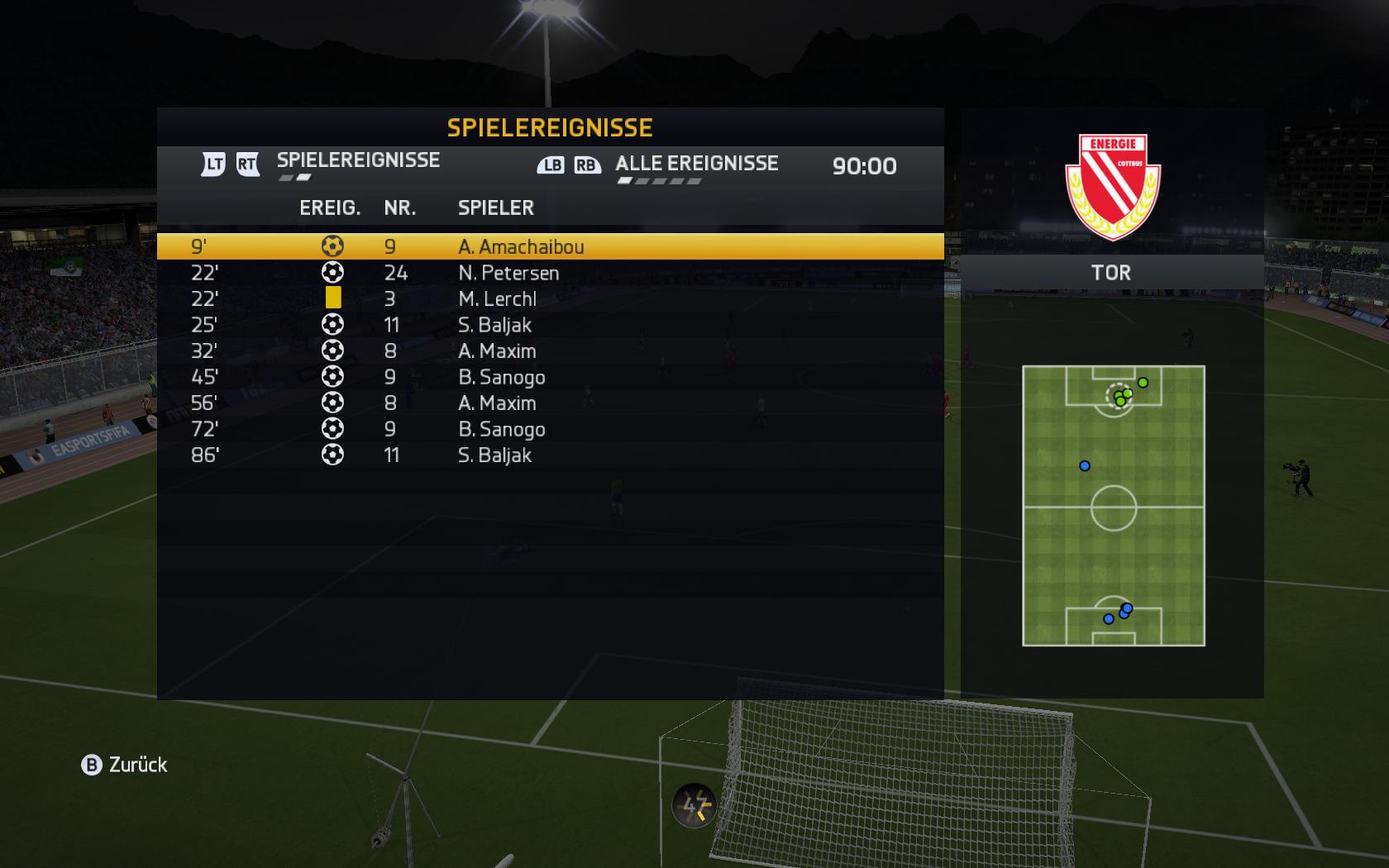Go back with the Zurück button
1389x868 pixels.
[125, 765]
